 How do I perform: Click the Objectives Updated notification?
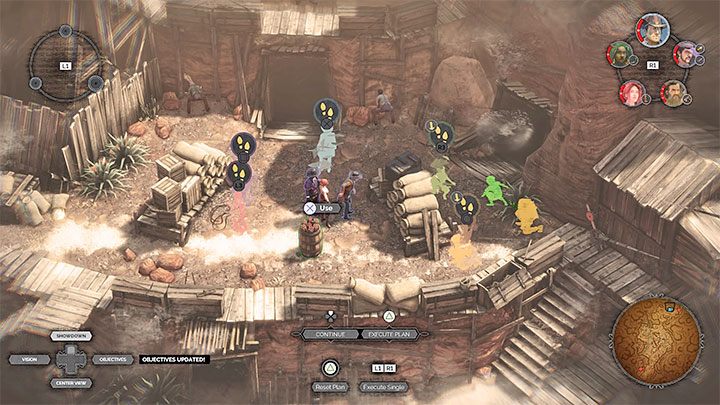pyautogui.click(x=173, y=358)
